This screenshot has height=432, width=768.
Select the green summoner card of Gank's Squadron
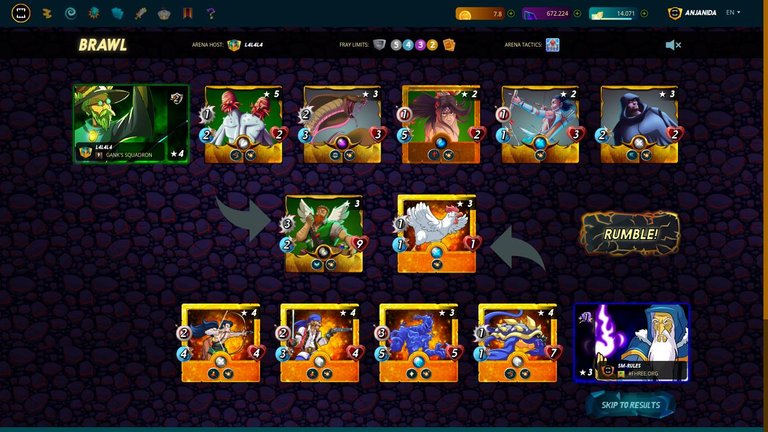(x=131, y=123)
